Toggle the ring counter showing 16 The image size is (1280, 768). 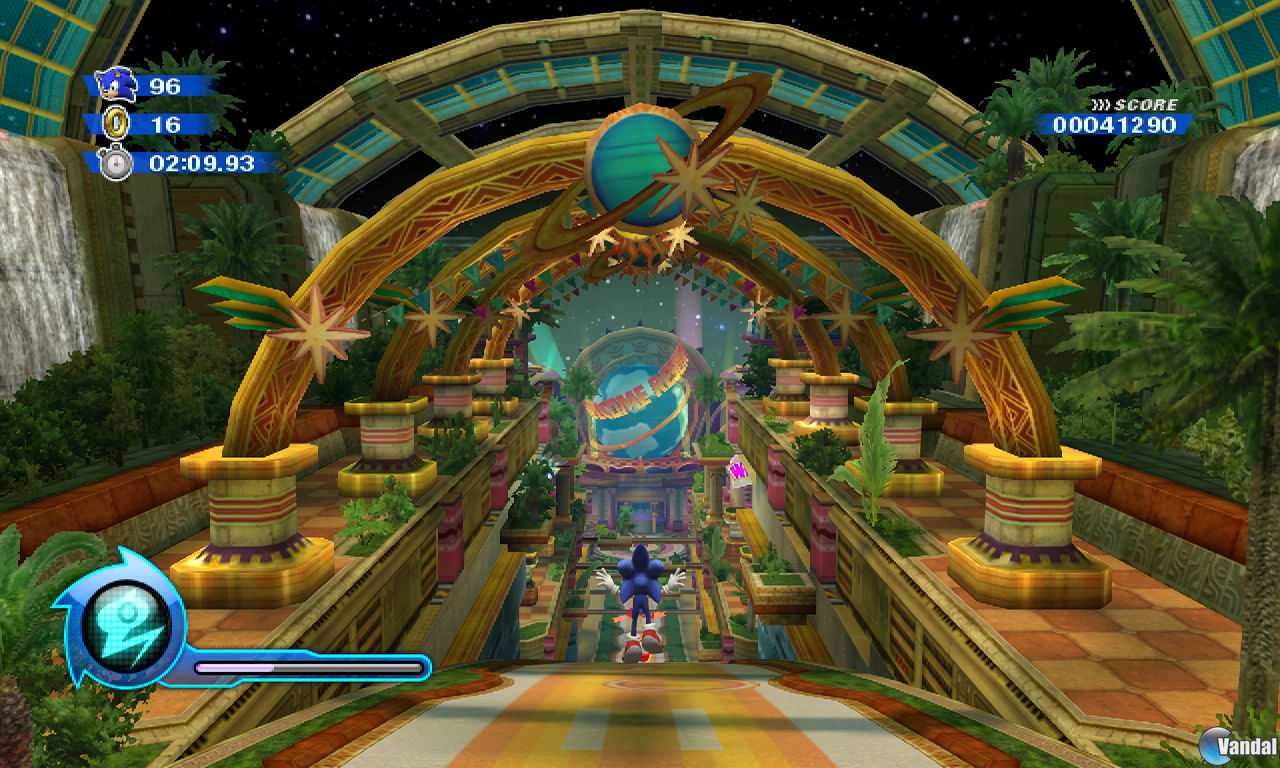click(164, 124)
